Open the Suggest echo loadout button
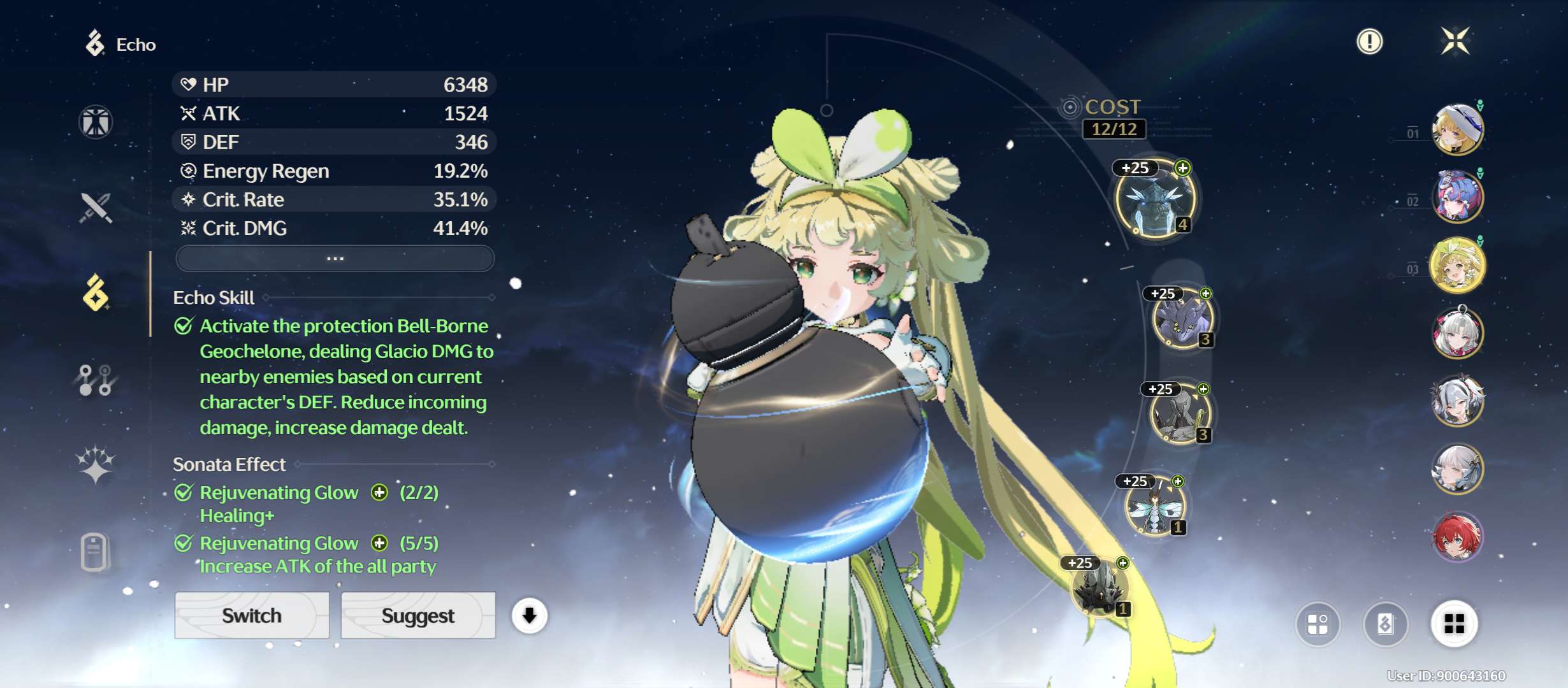Viewport: 1568px width, 688px height. click(x=418, y=615)
